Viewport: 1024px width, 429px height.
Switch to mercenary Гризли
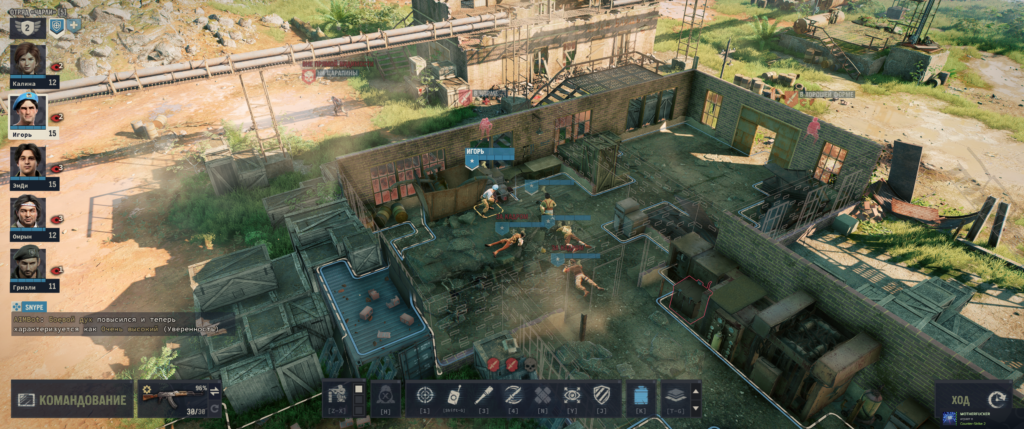pos(27,262)
